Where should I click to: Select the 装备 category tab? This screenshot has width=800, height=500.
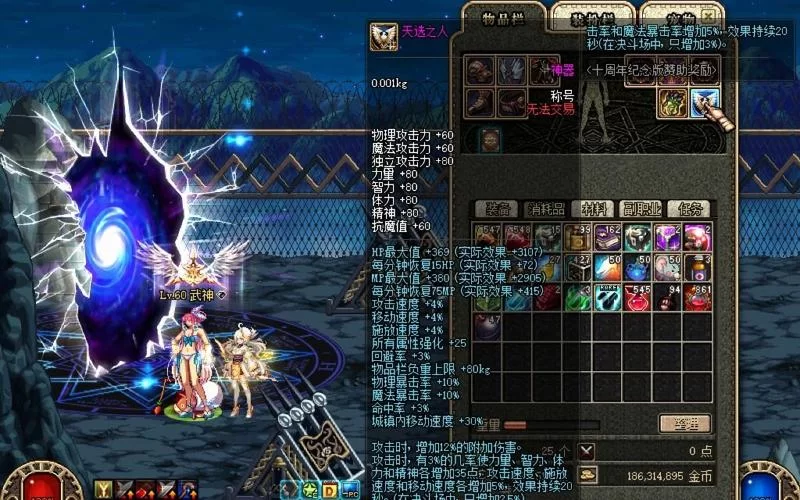pyautogui.click(x=498, y=209)
